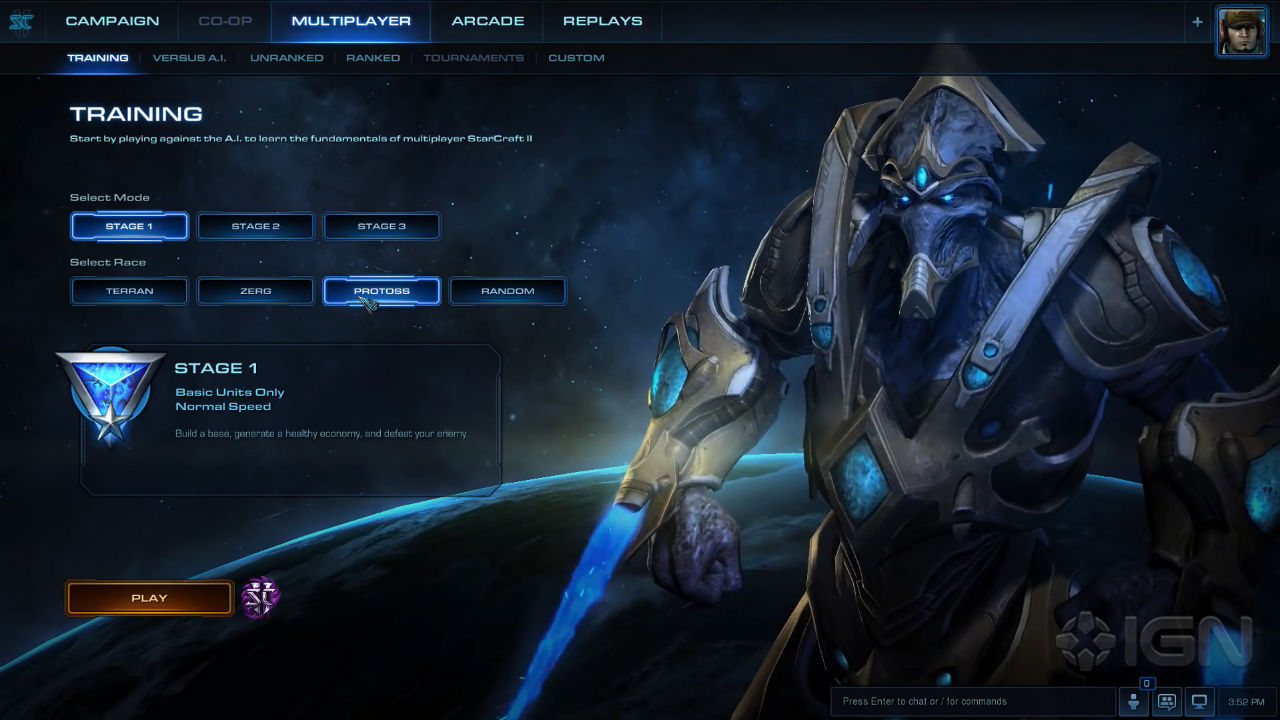The height and width of the screenshot is (720, 1280).
Task: Pick the Terran race
Action: click(129, 291)
